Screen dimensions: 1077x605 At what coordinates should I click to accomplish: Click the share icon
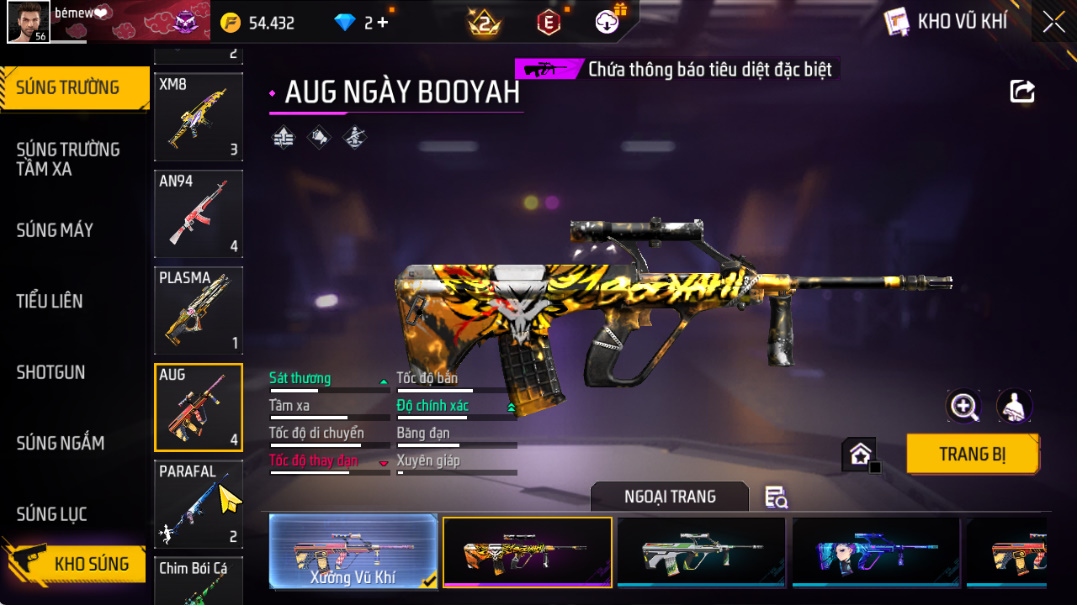tap(1022, 92)
